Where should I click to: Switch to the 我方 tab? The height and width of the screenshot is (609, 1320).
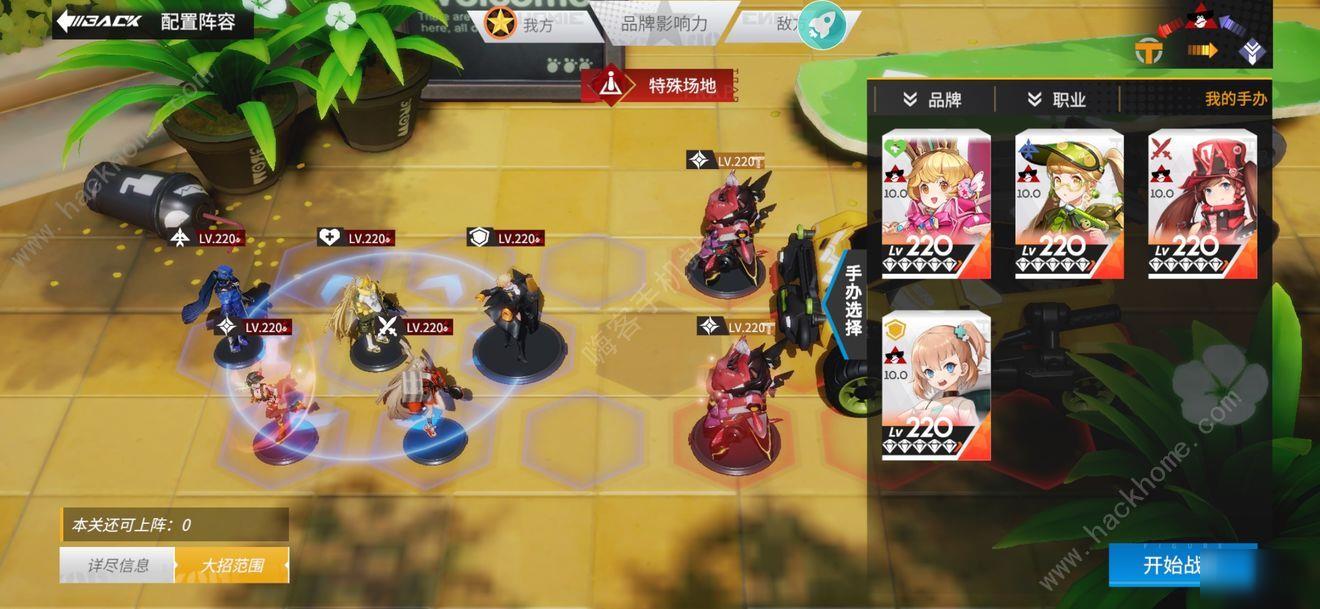click(525, 25)
